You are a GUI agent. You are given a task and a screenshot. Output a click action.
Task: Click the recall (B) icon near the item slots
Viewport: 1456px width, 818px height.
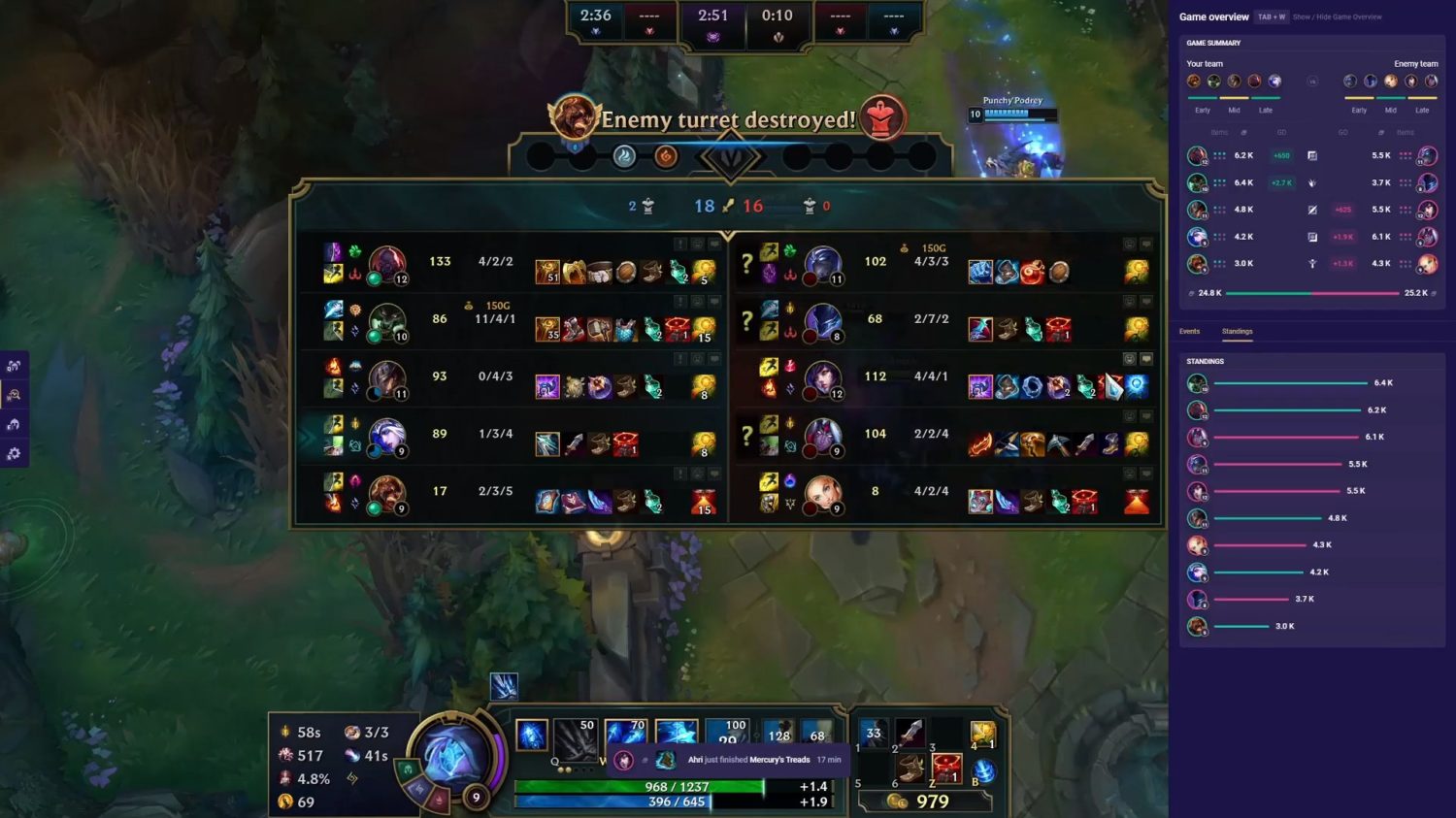click(x=984, y=769)
